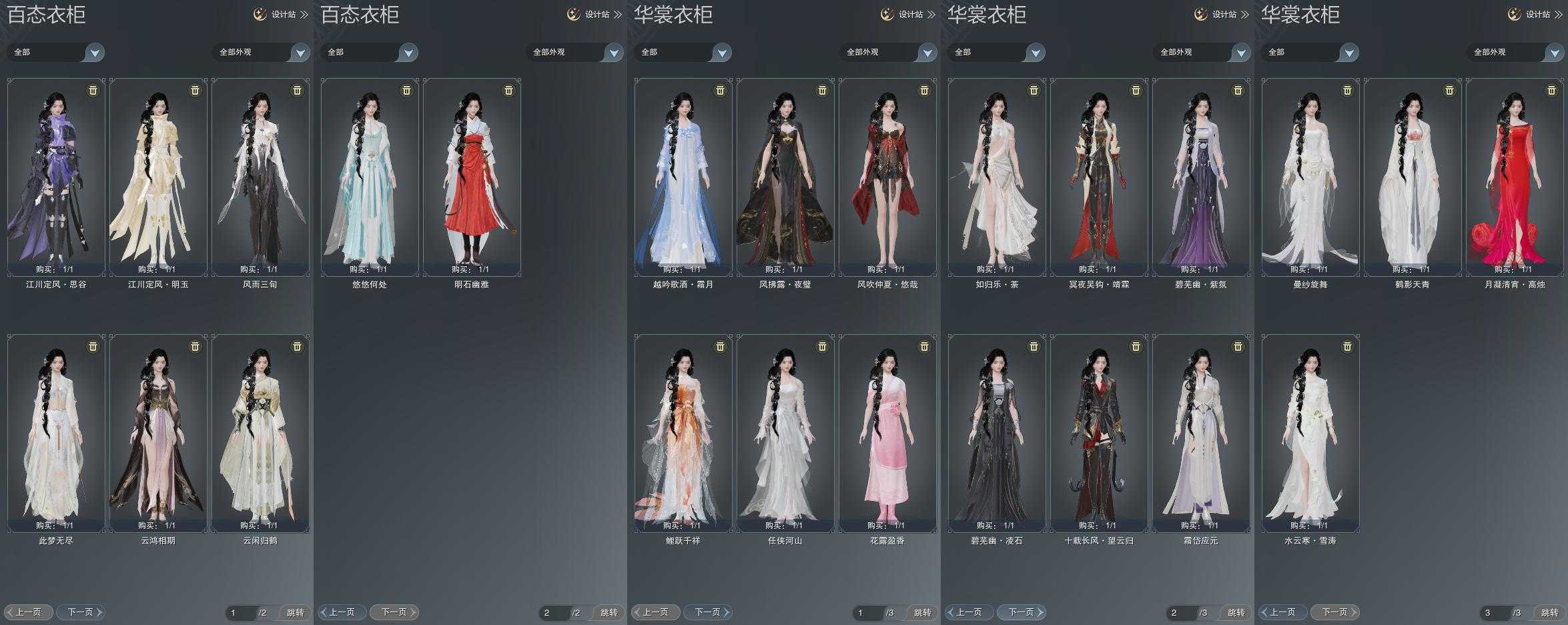
Task: Choose the 风吹仲夏·悠哉 outfit card
Action: tap(887, 177)
